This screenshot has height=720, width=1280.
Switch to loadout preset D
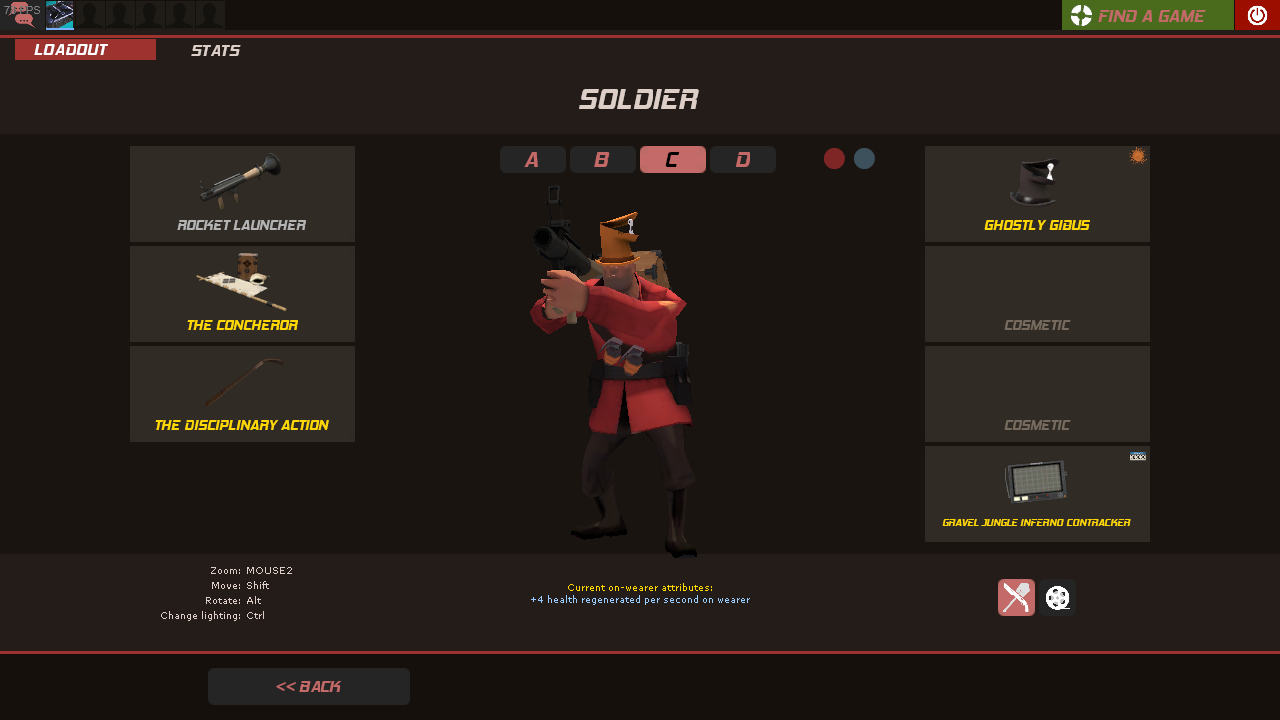click(x=742, y=160)
